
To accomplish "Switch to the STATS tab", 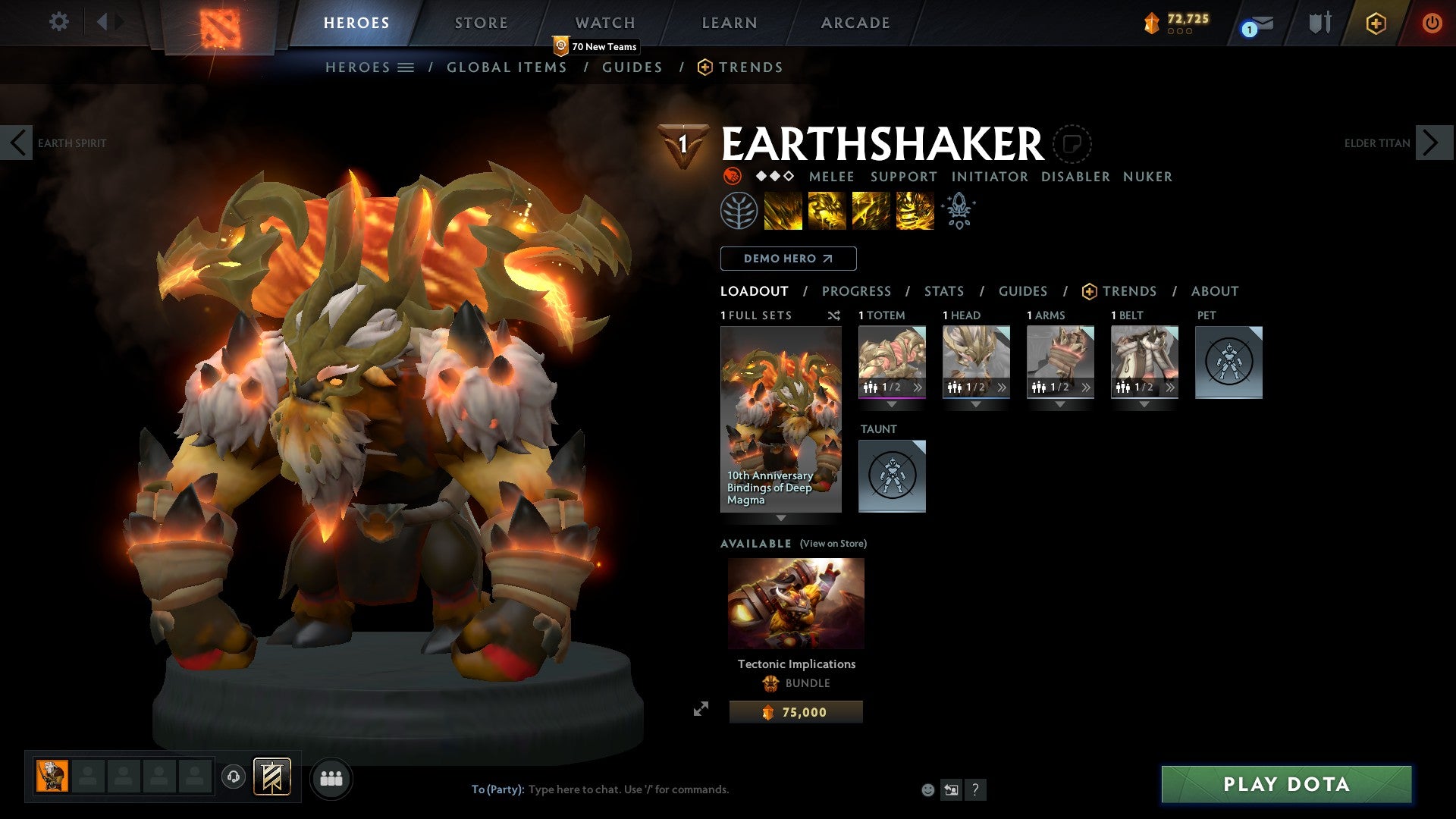I will 943,291.
